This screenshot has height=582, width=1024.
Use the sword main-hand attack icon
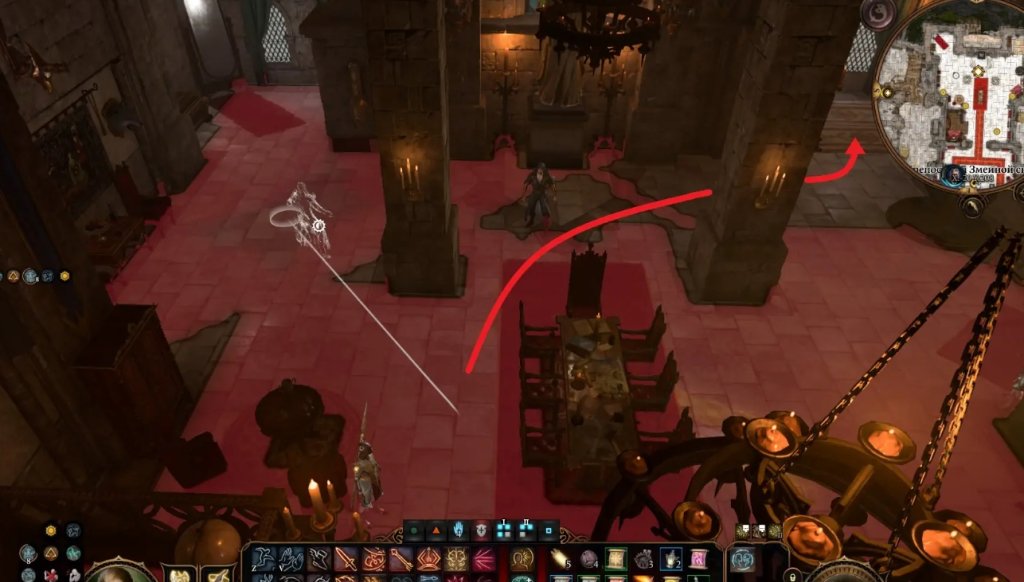[346, 559]
